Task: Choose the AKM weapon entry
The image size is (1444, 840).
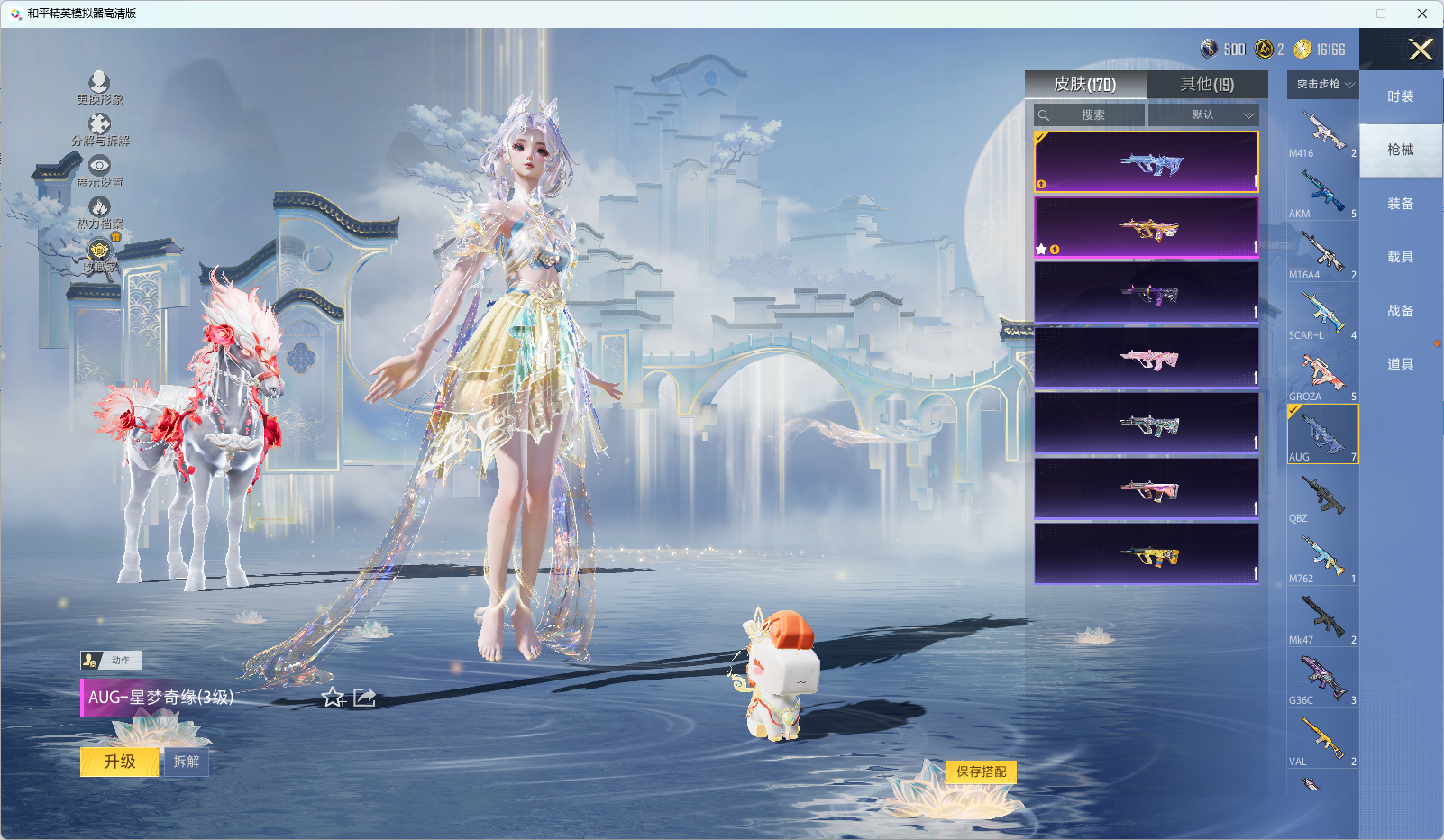Action: click(1322, 193)
